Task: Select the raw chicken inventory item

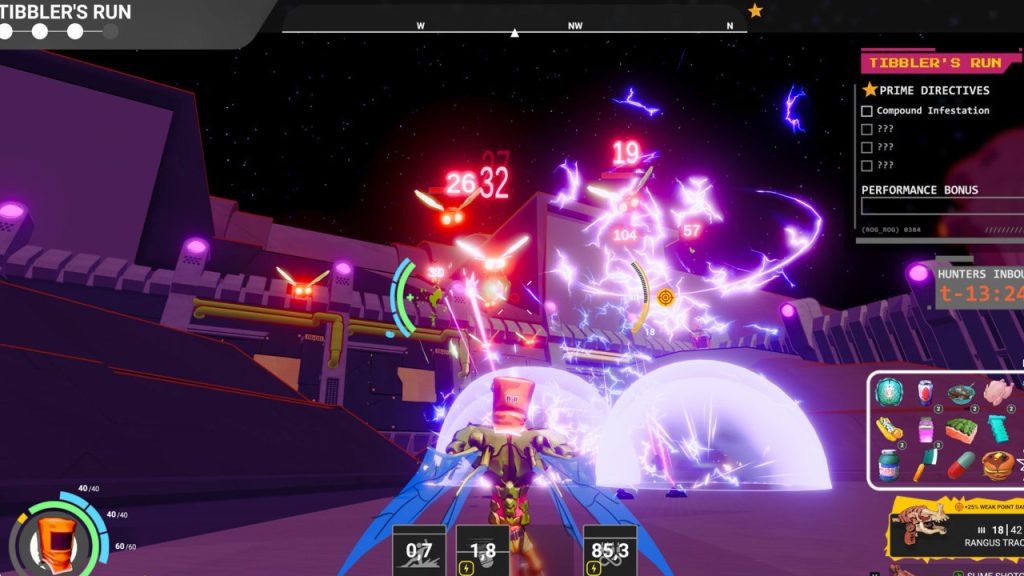Action: (996, 393)
